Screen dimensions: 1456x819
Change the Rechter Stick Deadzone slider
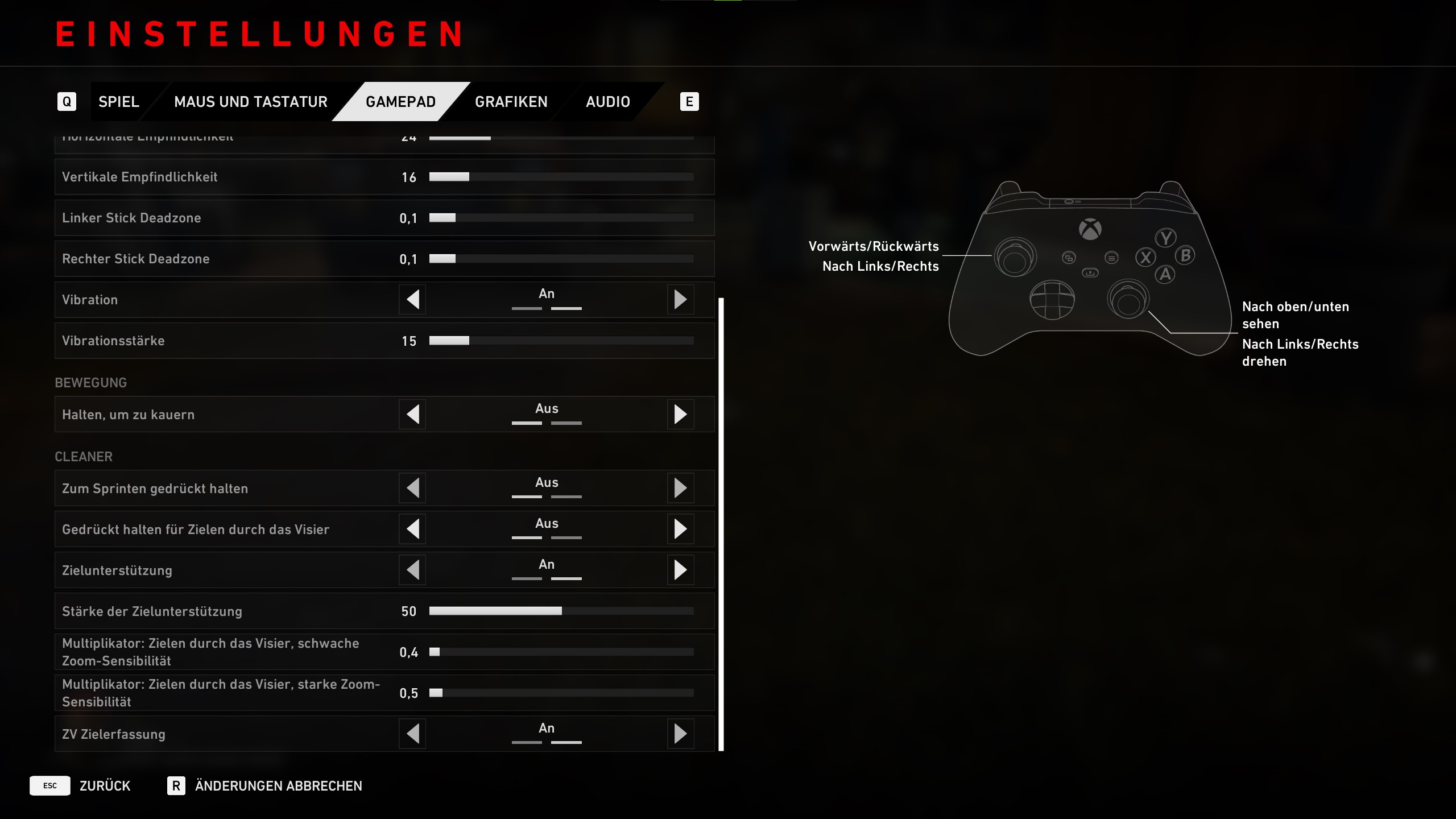pos(561,259)
